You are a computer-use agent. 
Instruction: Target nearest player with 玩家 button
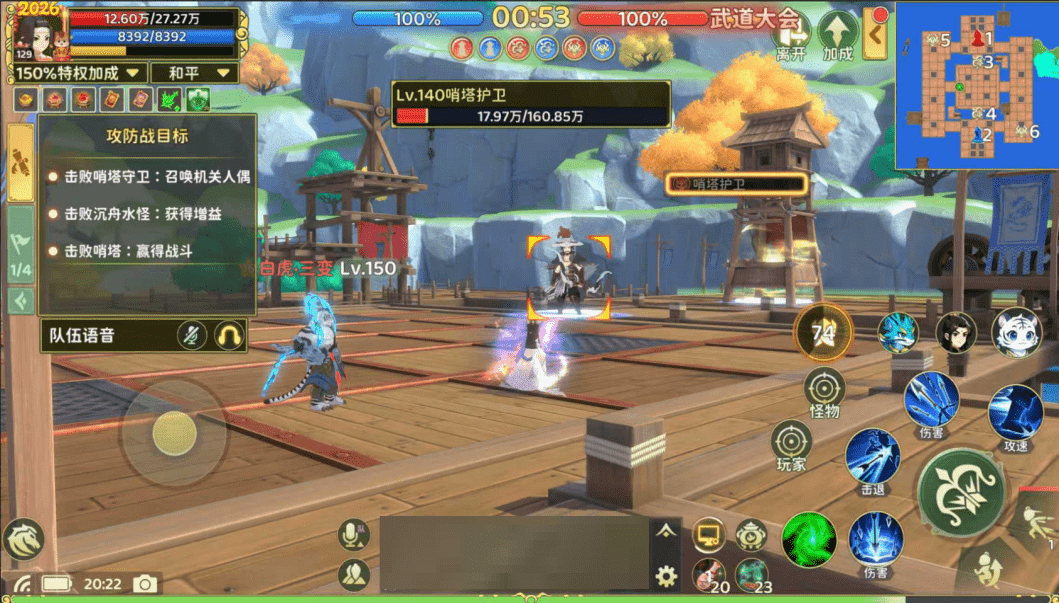coord(791,443)
